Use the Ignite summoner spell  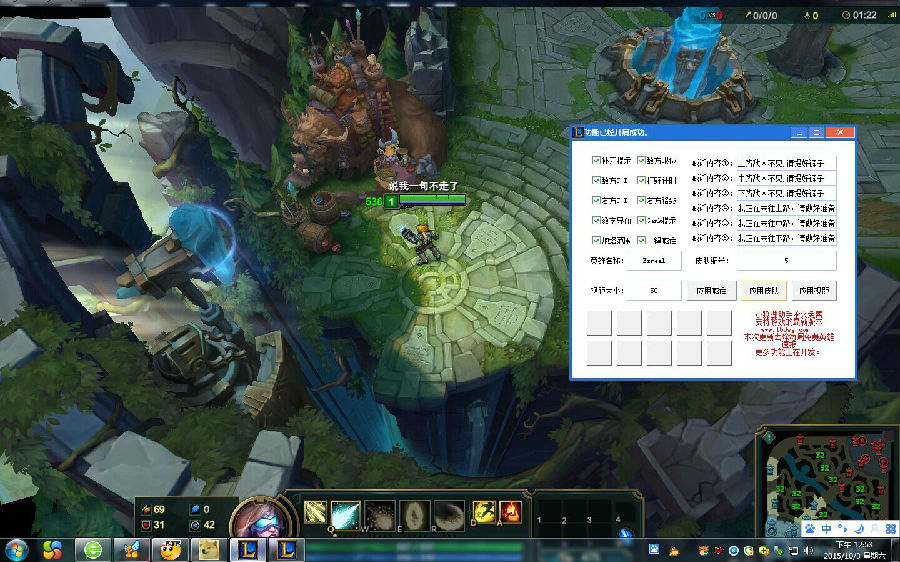coord(510,513)
